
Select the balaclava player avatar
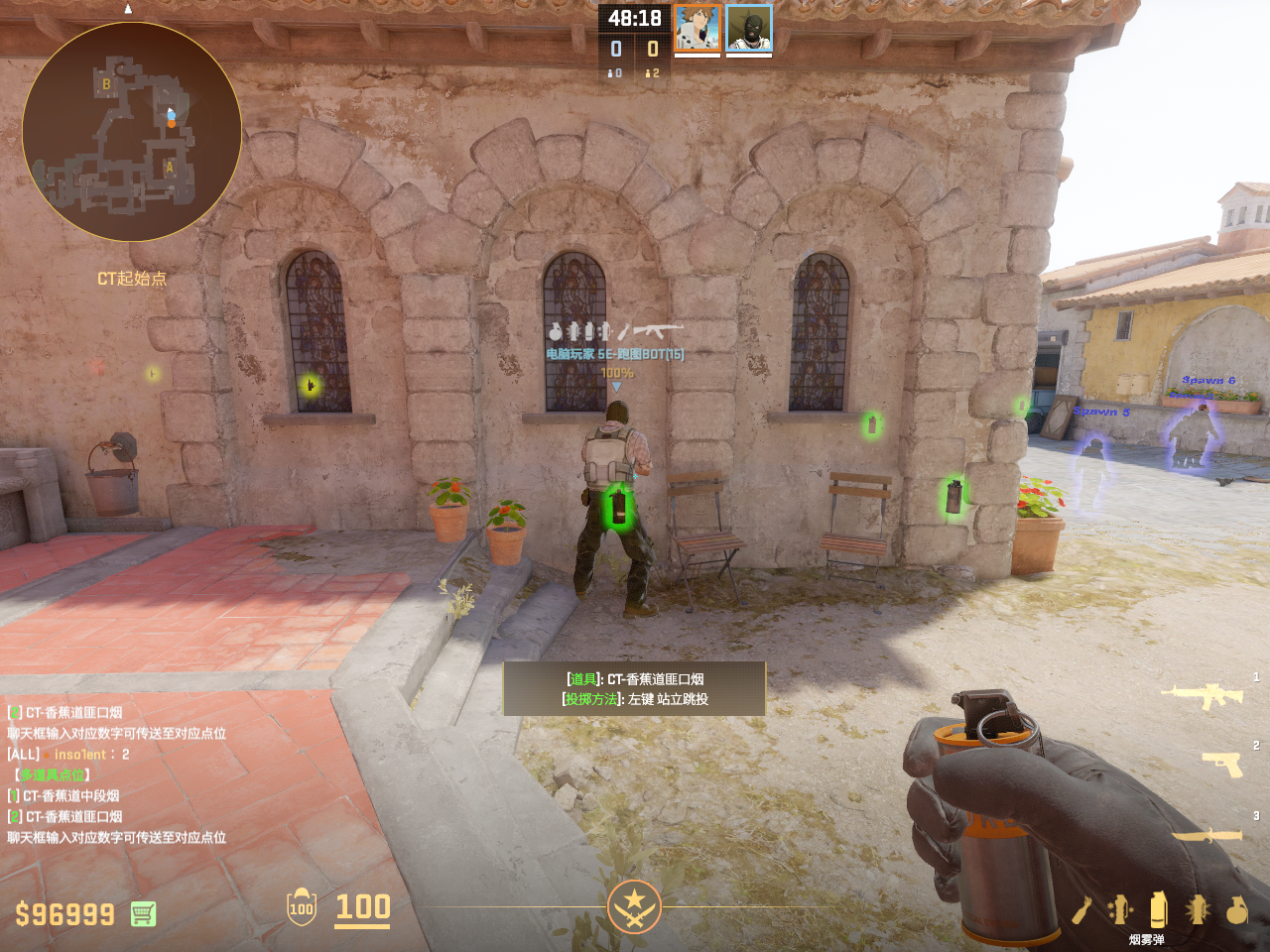tap(749, 28)
